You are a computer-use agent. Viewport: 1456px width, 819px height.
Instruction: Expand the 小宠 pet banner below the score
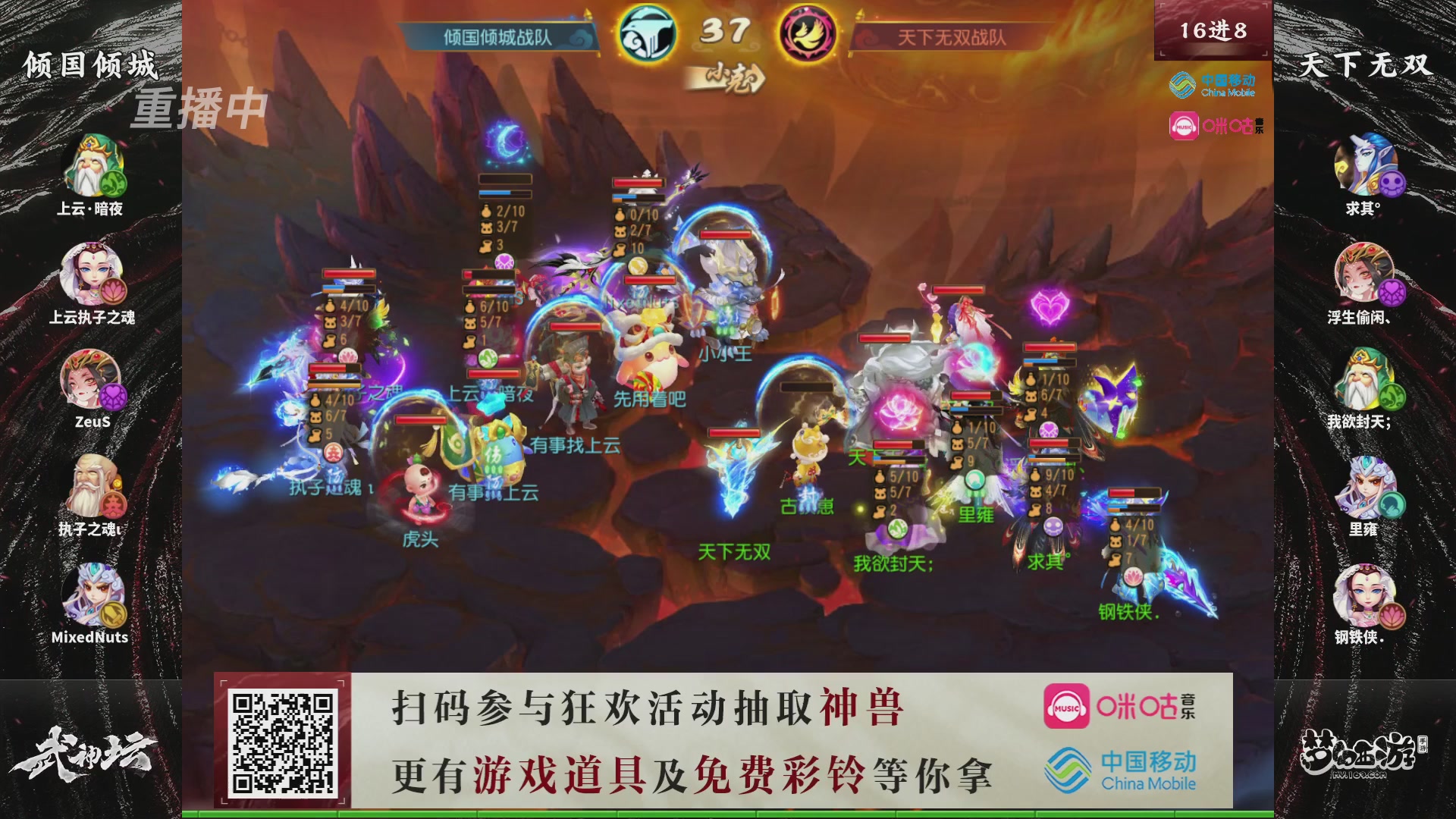pyautogui.click(x=730, y=77)
